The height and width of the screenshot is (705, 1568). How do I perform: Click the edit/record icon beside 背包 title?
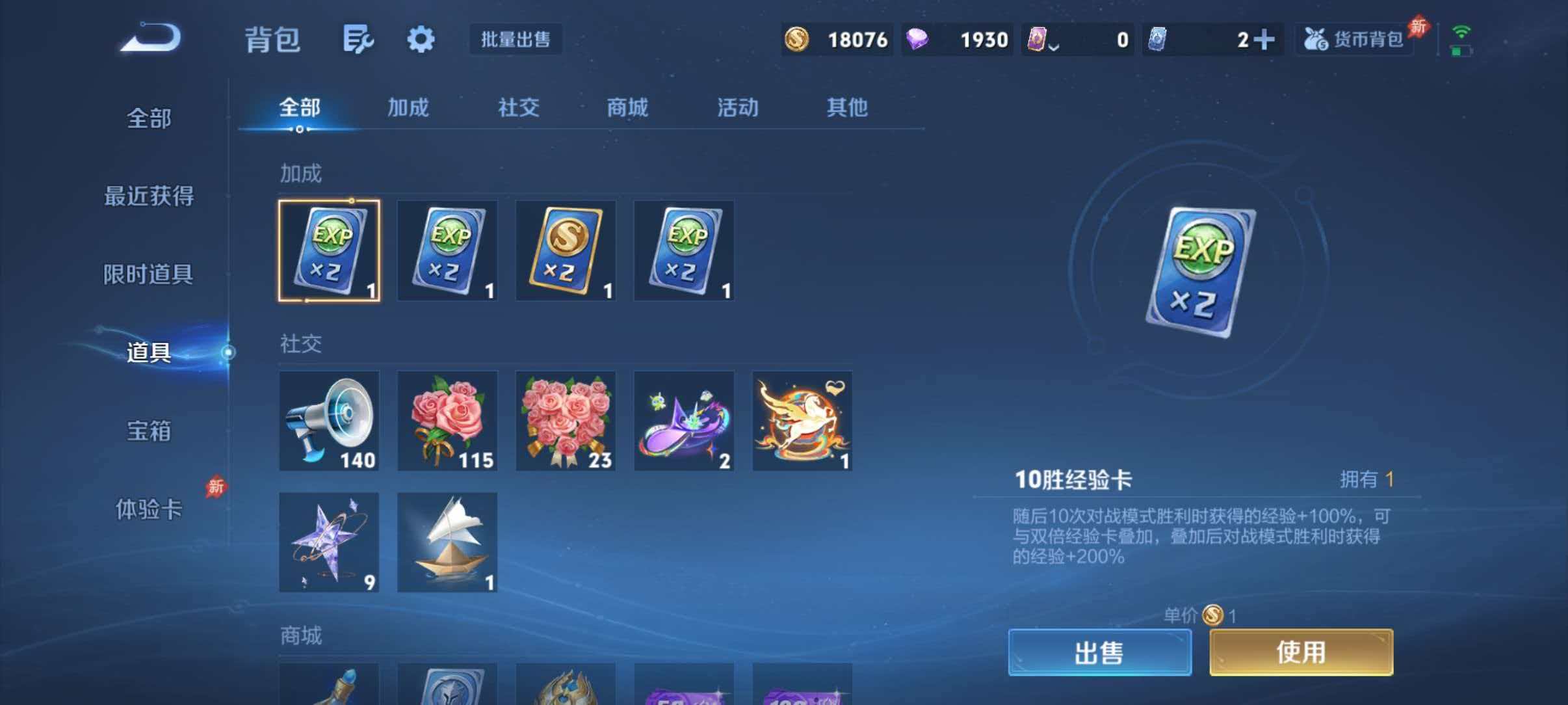coord(358,39)
